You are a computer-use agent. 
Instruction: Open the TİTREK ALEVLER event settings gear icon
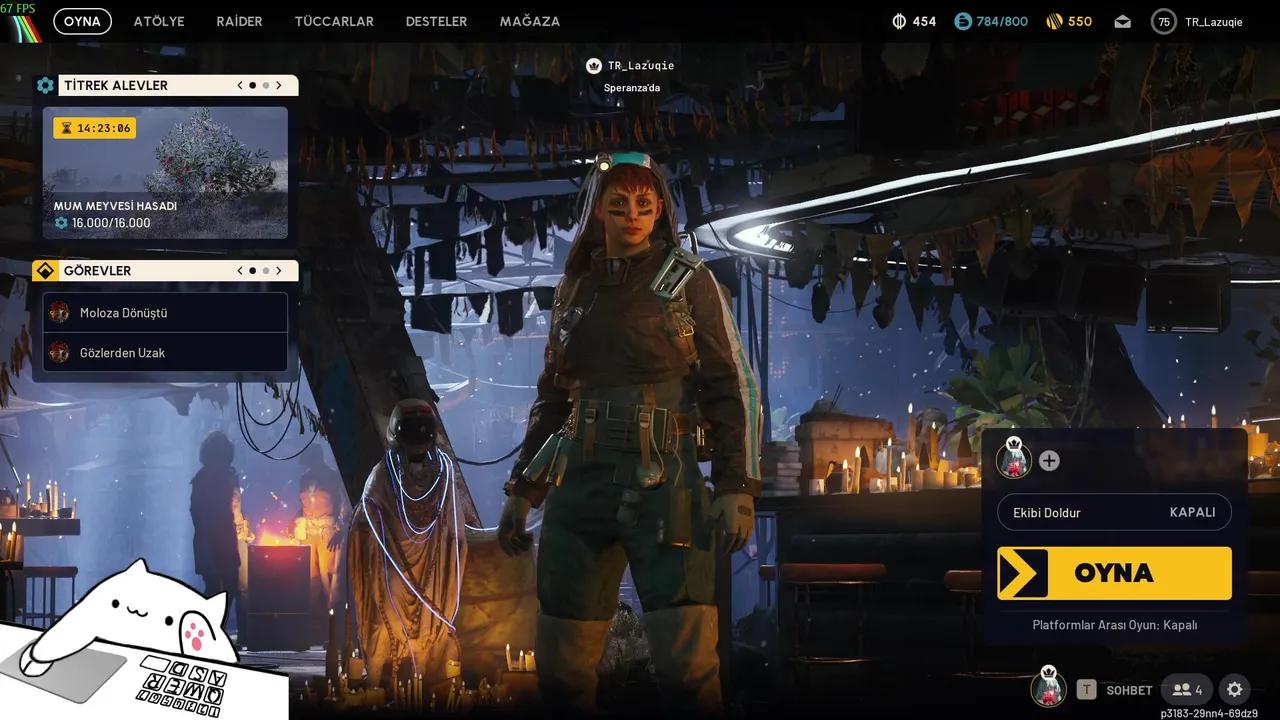pos(45,85)
